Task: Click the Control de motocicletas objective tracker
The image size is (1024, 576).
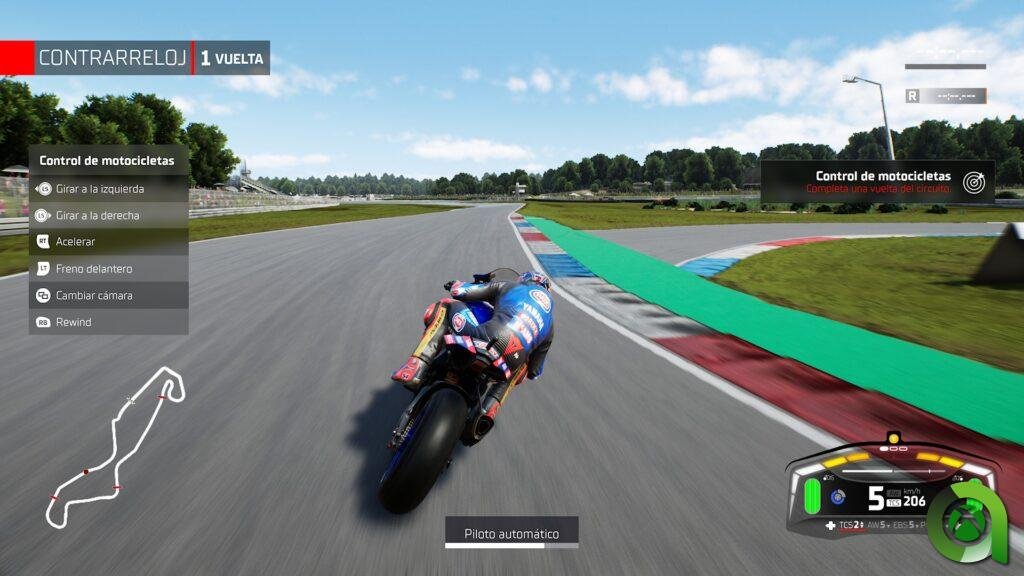Action: pos(877,182)
